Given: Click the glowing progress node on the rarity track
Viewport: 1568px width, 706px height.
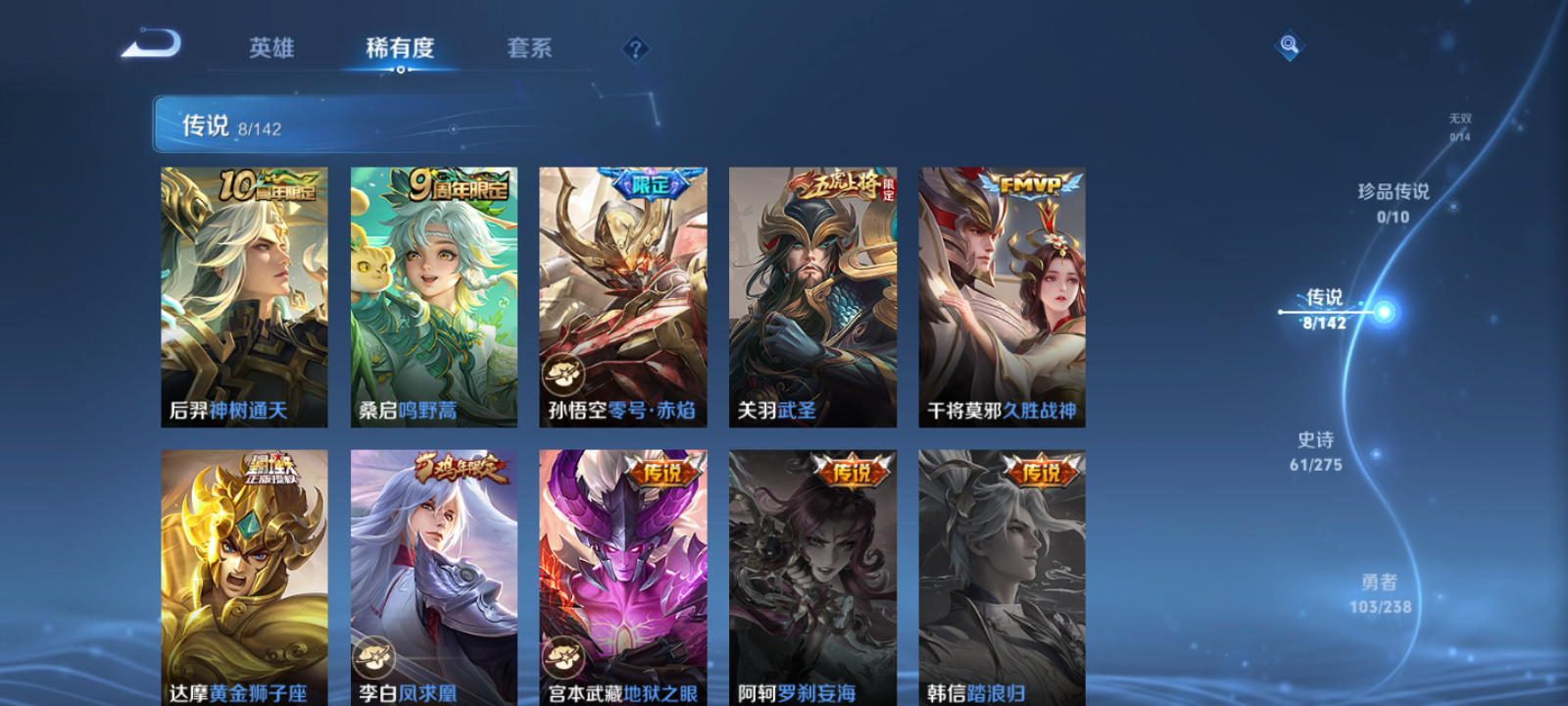Looking at the screenshot, I should pos(1382,312).
